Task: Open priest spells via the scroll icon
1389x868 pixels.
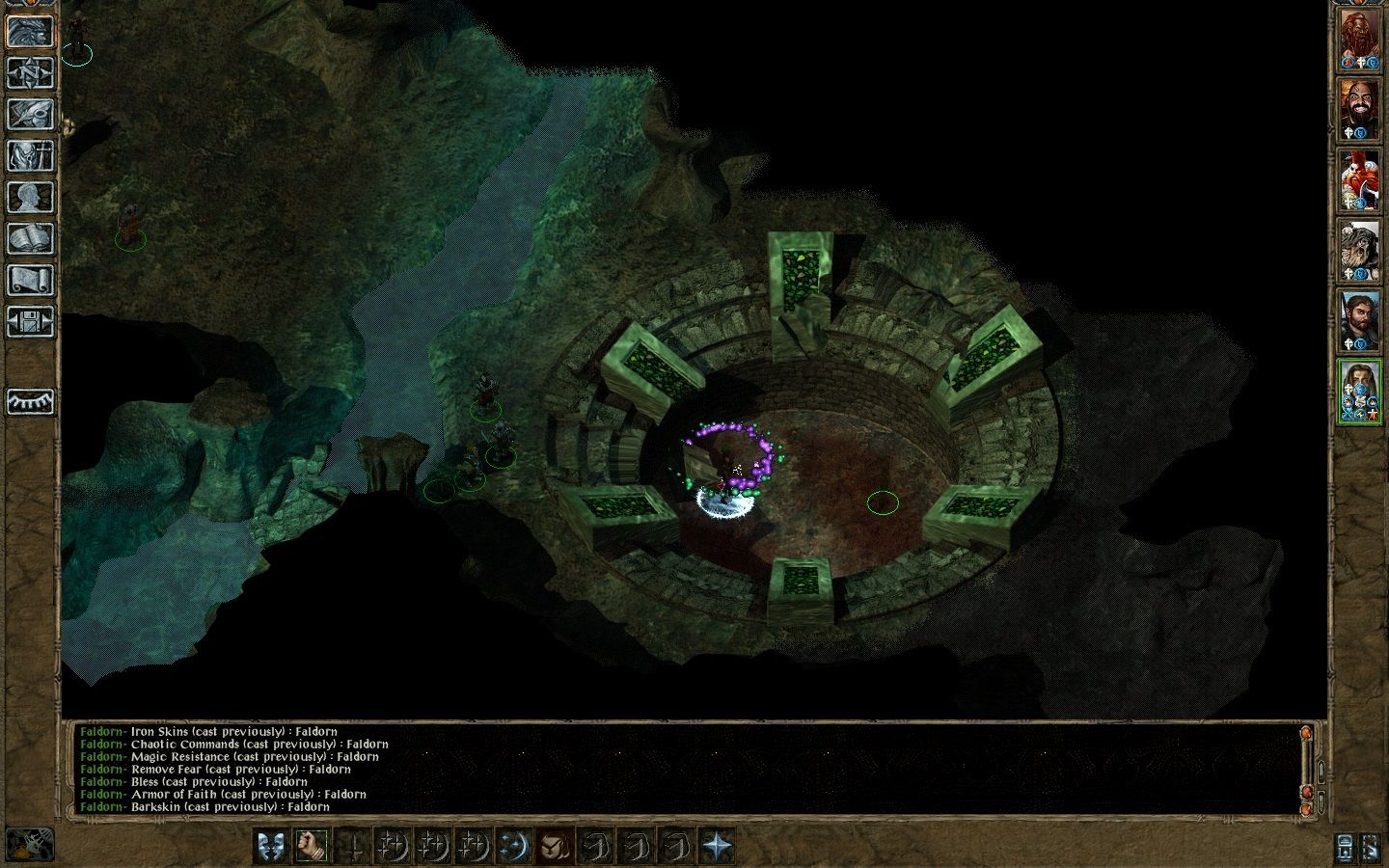Action: click(29, 281)
